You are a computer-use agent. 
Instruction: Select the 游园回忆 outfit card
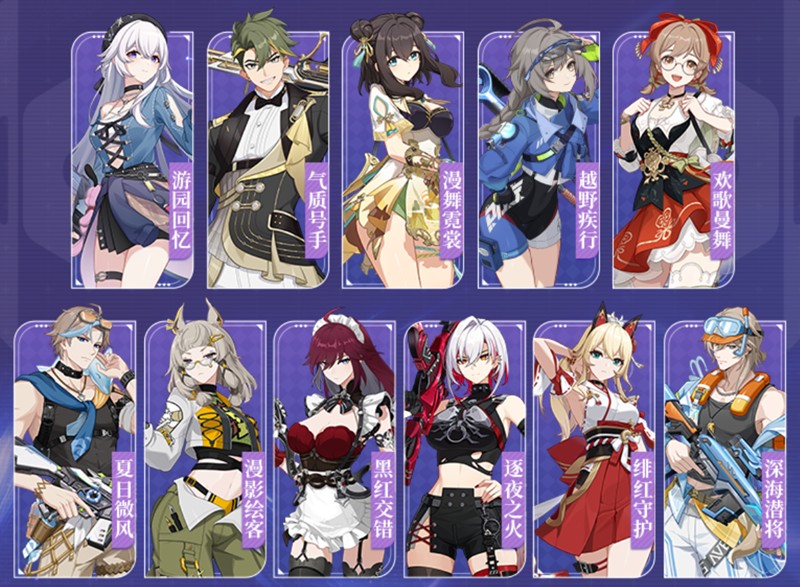click(x=132, y=160)
